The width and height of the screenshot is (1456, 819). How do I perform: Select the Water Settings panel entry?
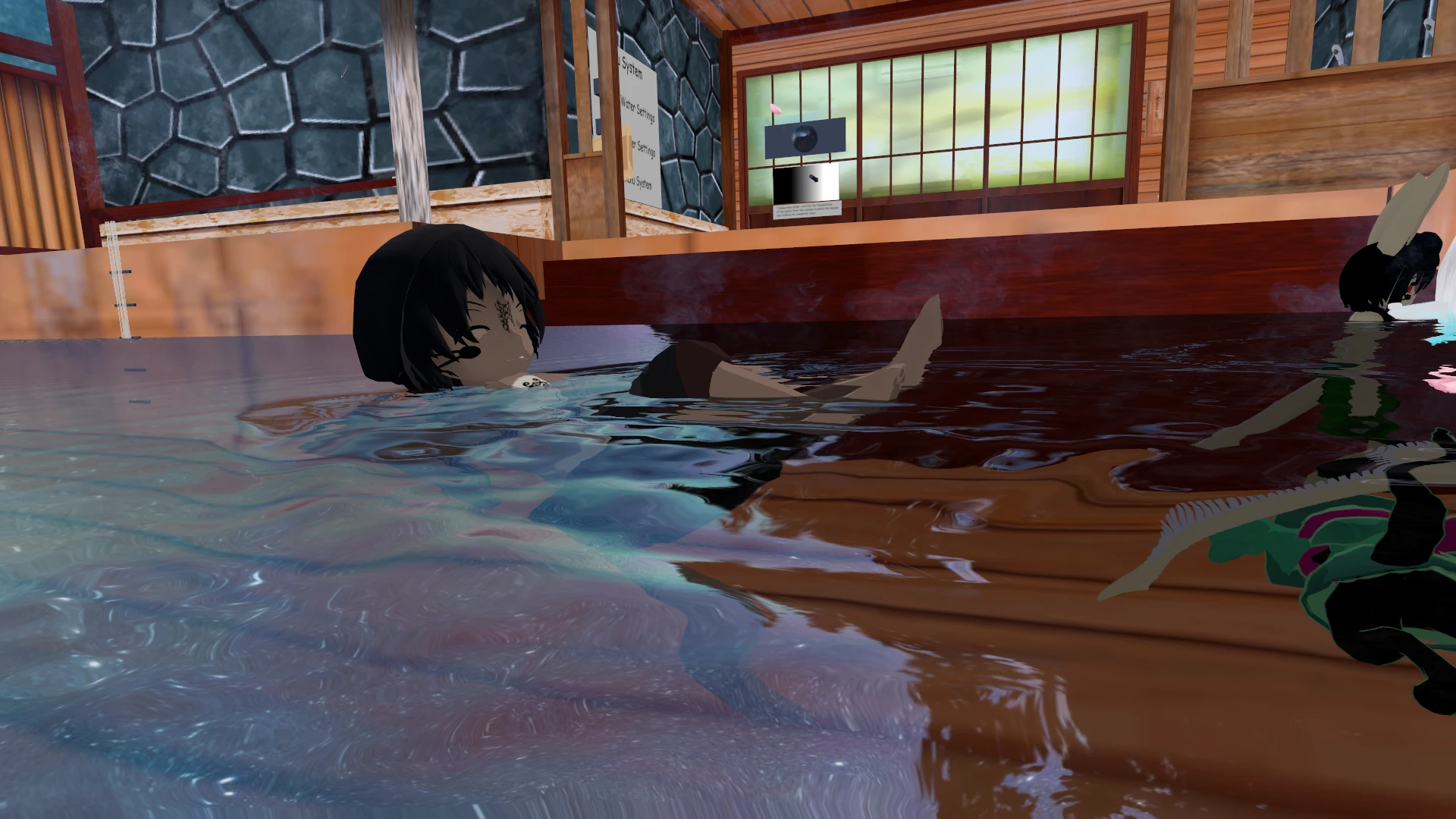pyautogui.click(x=637, y=111)
